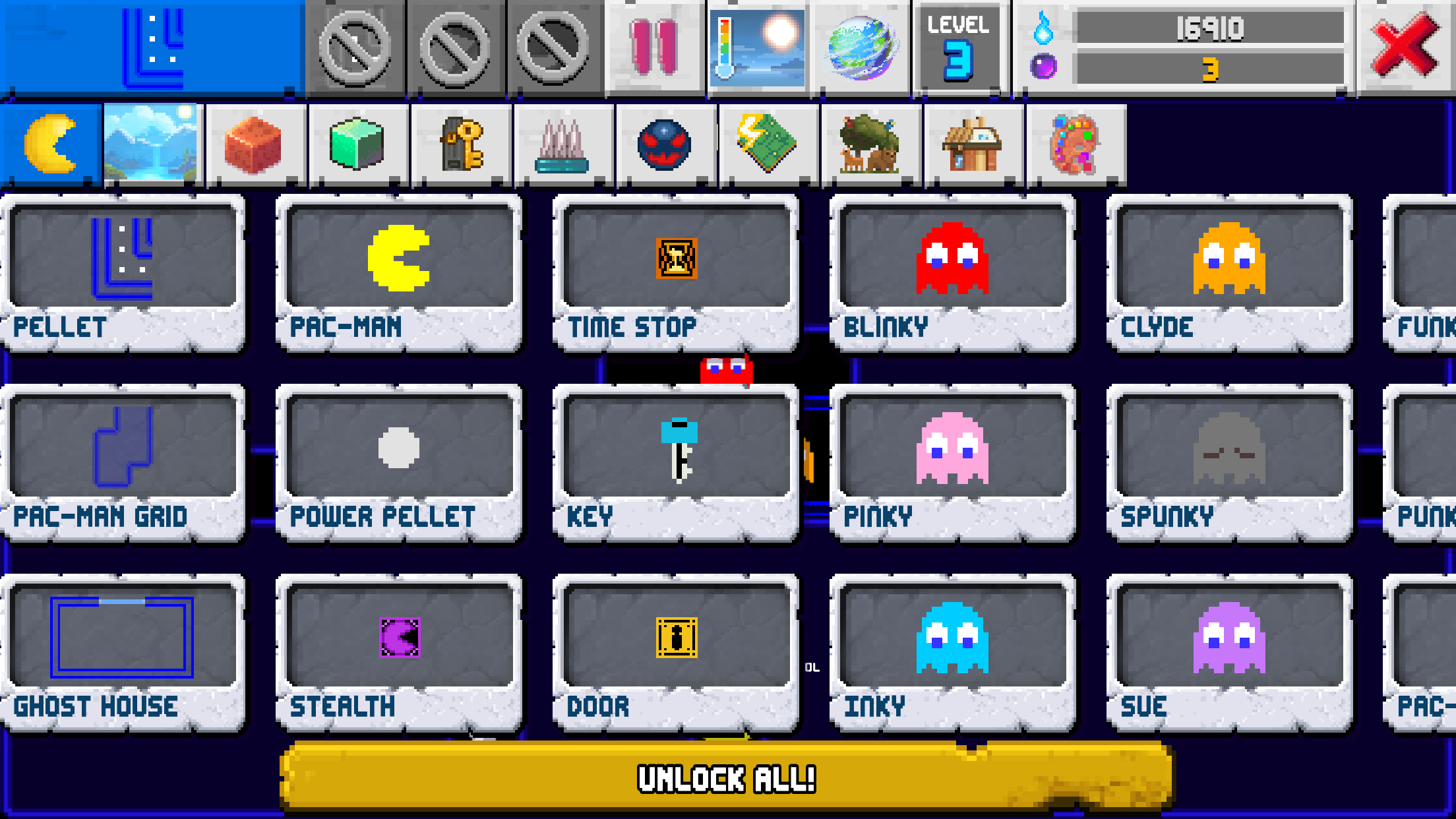Toggle the second no-entry restriction icon
The image size is (1456, 819).
coord(455,46)
